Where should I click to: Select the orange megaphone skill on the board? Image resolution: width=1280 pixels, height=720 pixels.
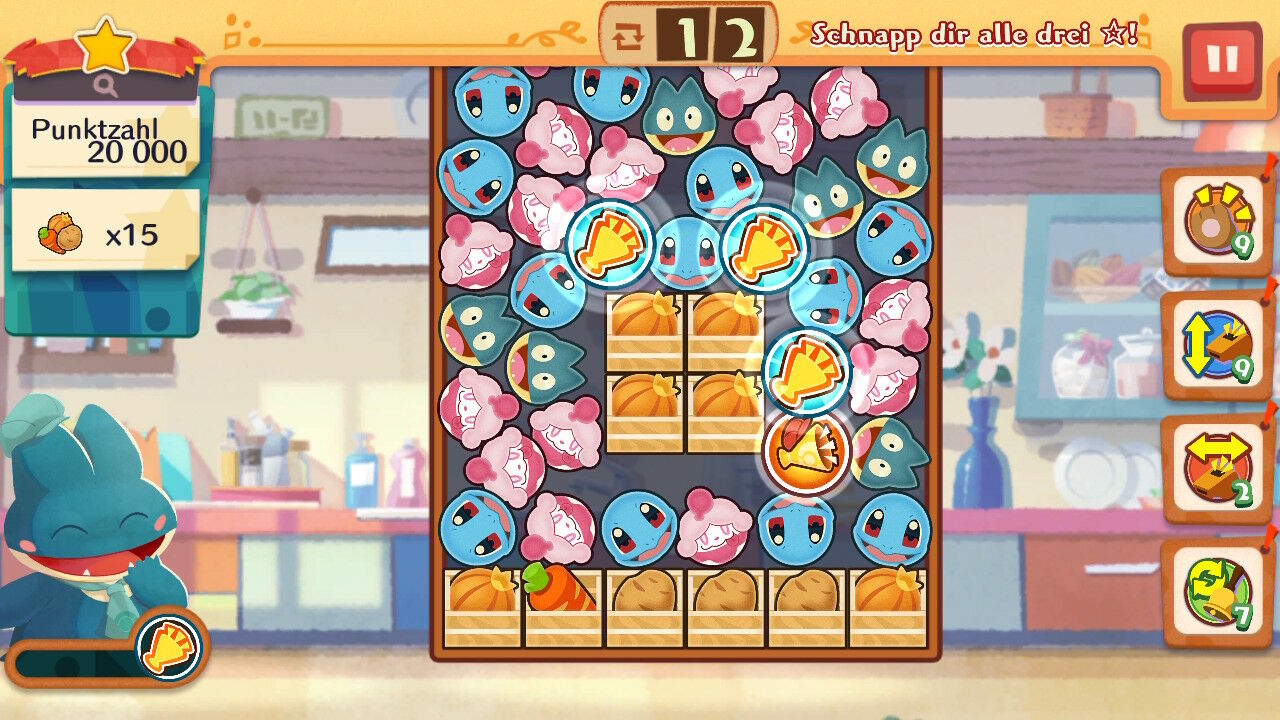coord(806,452)
